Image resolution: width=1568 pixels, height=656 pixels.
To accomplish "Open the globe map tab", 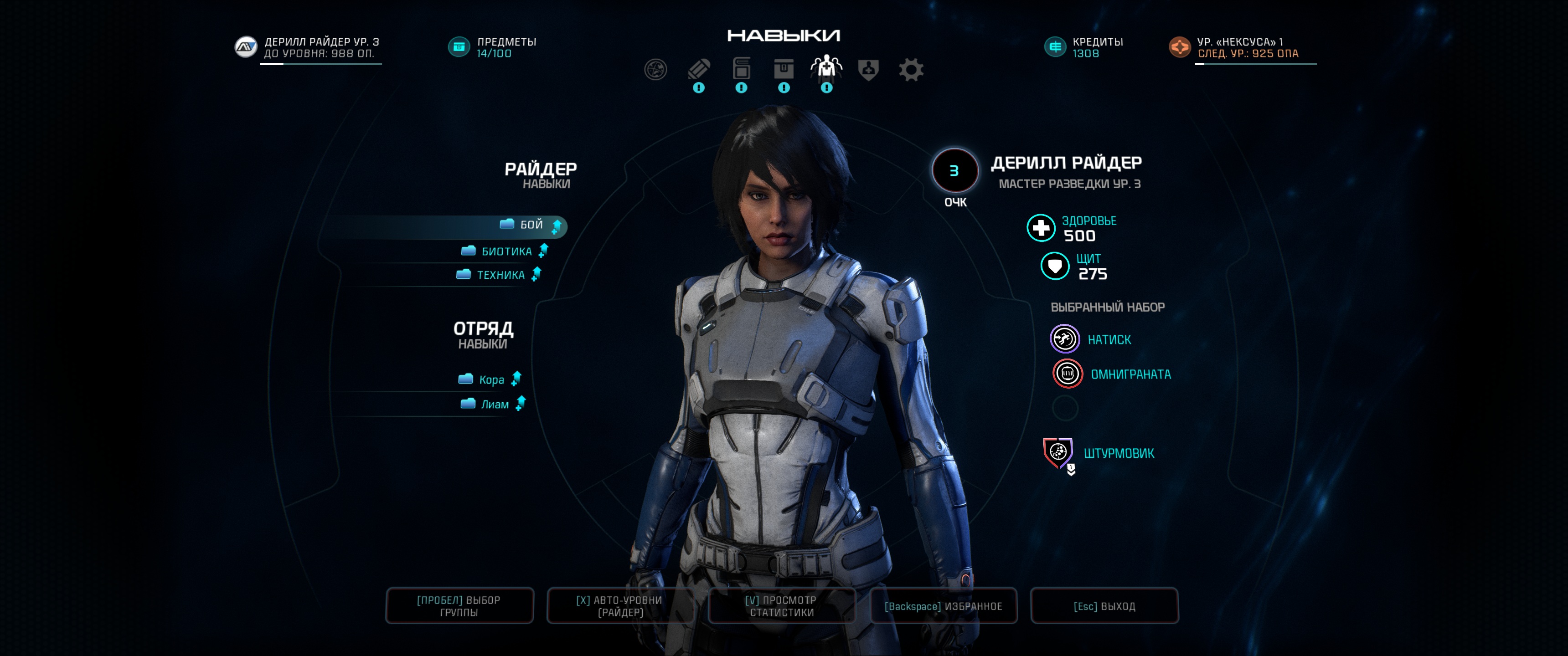I will point(655,69).
